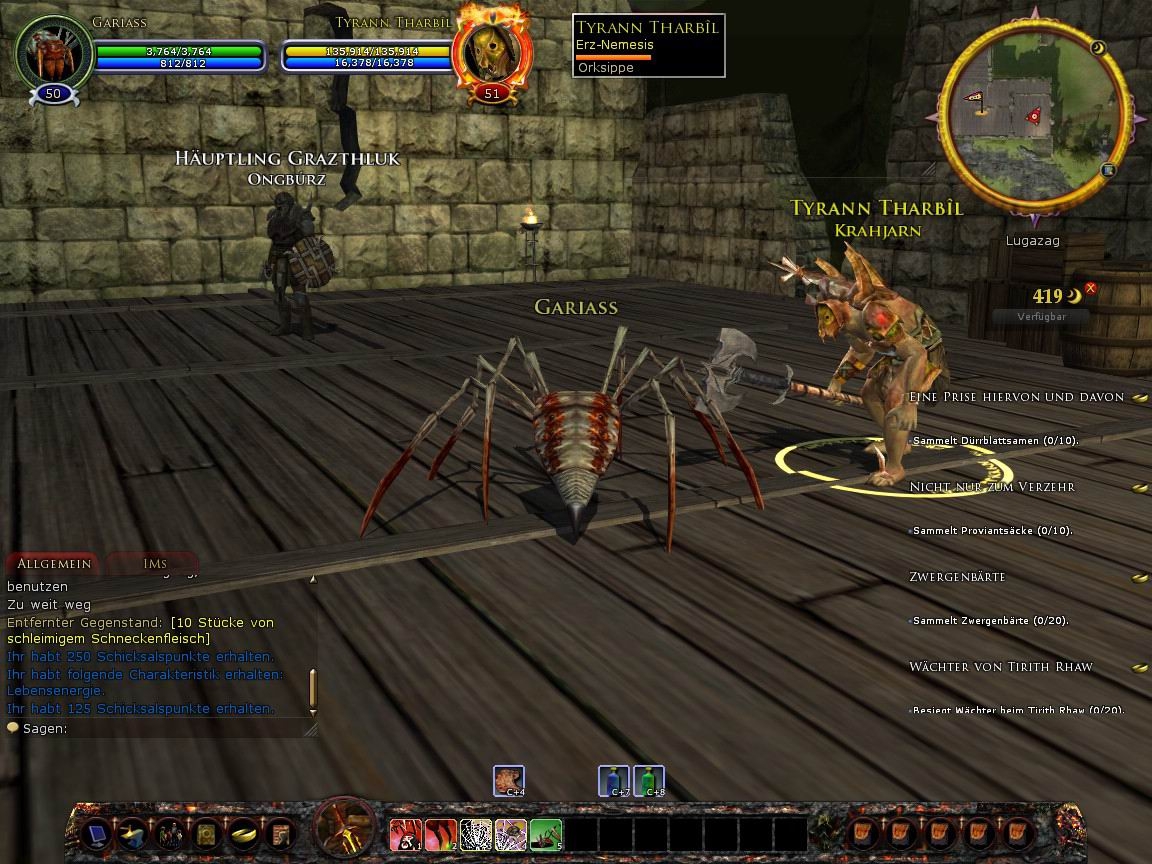Activate the green hotbar skill

(546, 833)
